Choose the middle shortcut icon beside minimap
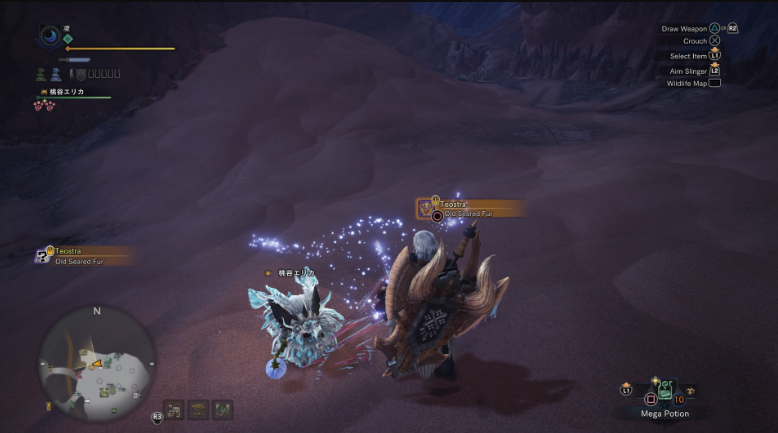This screenshot has width=778, height=433. tap(198, 409)
